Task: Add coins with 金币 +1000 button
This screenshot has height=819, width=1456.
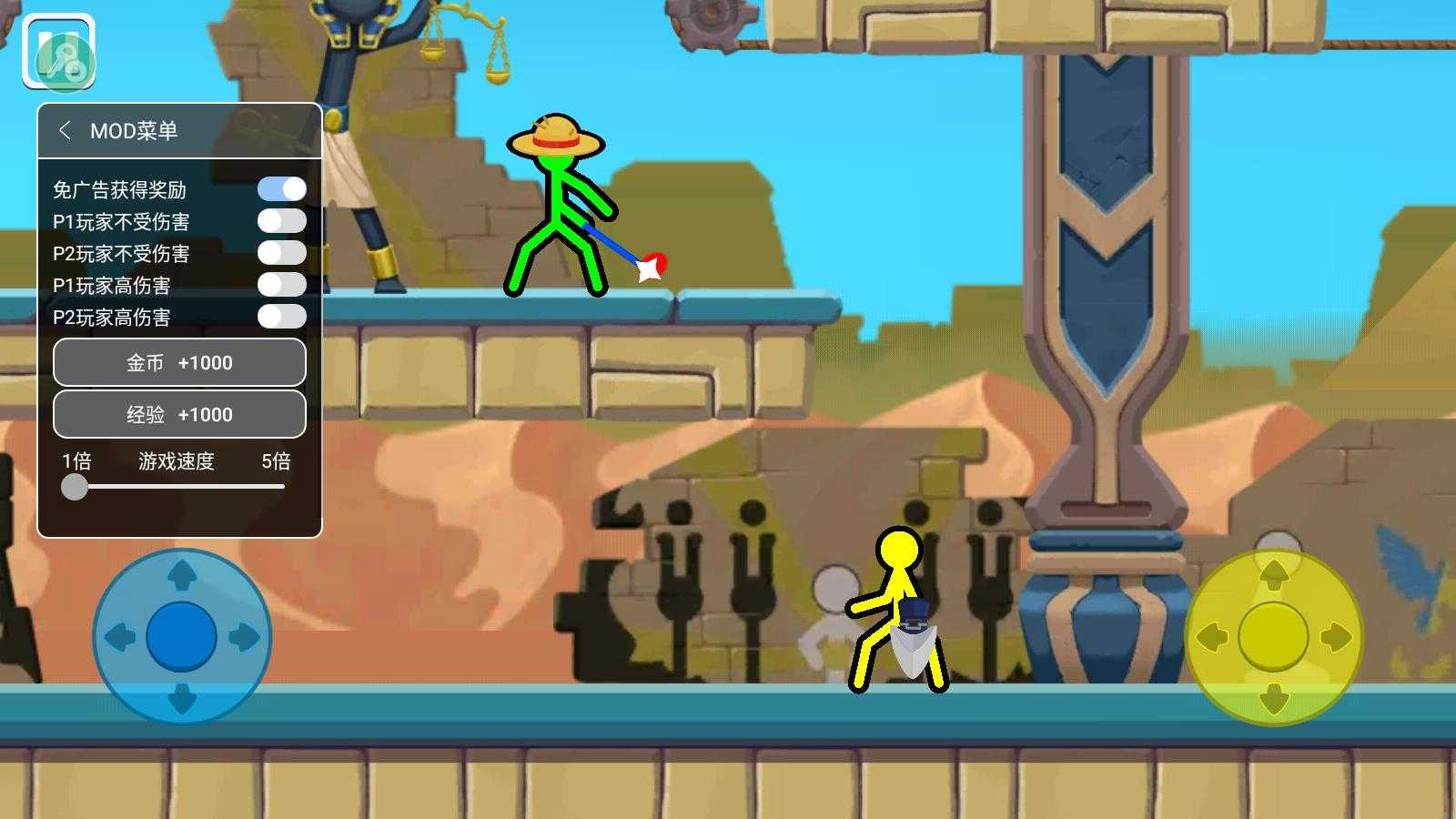Action: tap(179, 362)
